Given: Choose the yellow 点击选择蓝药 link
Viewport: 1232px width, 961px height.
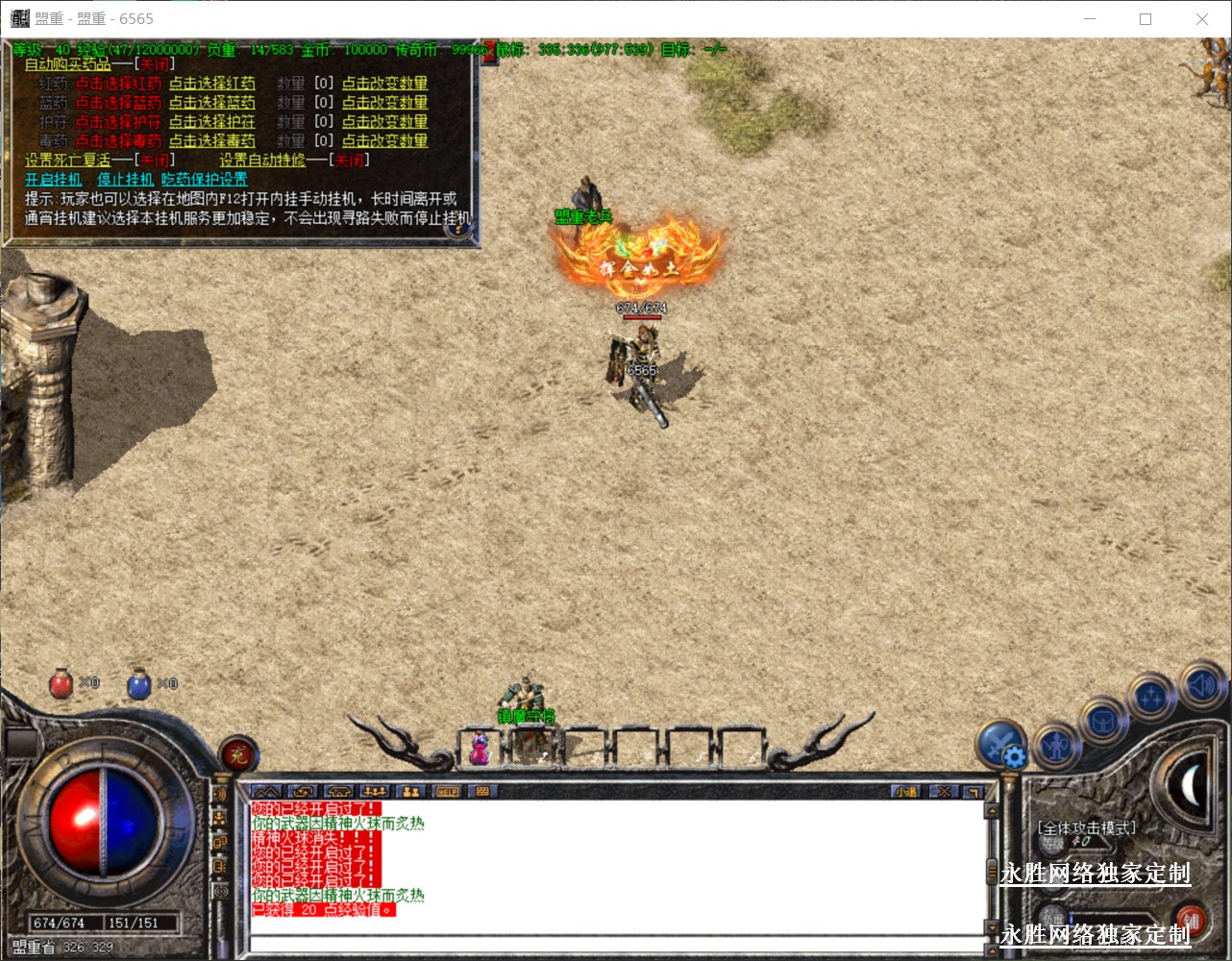Looking at the screenshot, I should coord(212,103).
